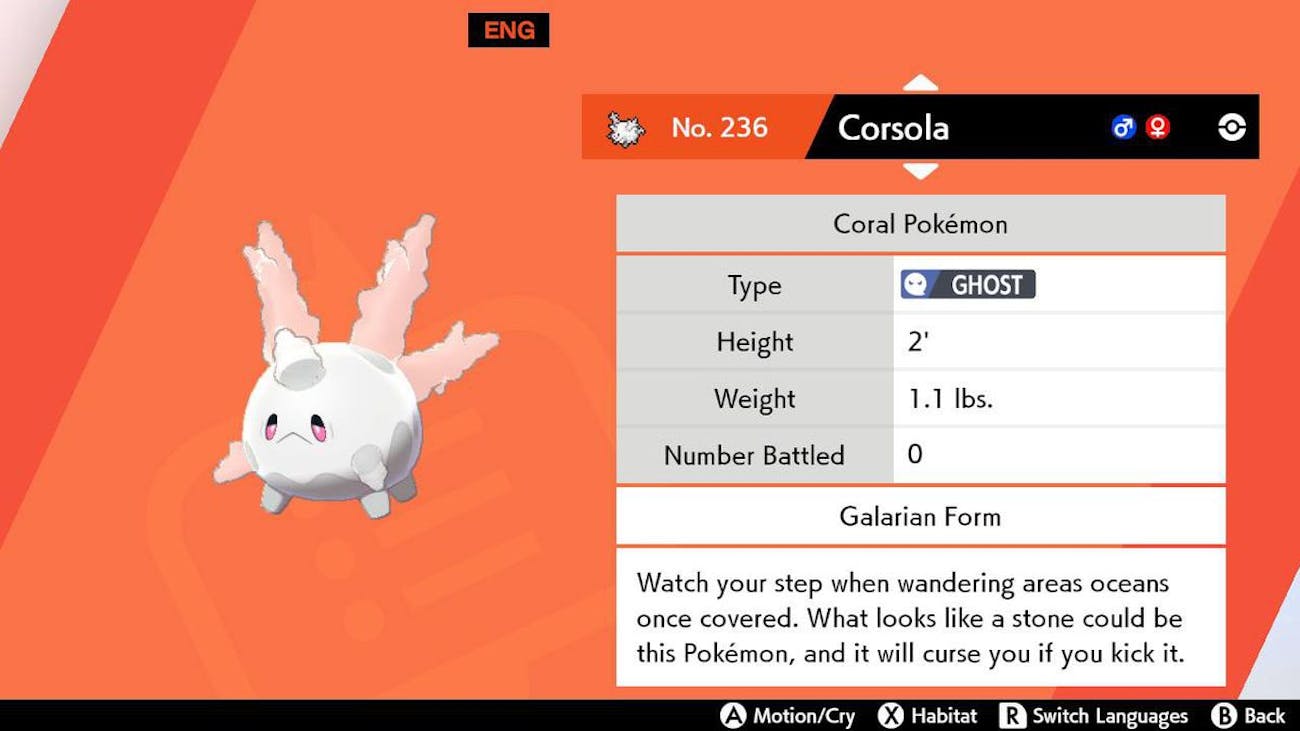The image size is (1300, 731).
Task: Click the down arrow below the header
Action: pos(920,172)
